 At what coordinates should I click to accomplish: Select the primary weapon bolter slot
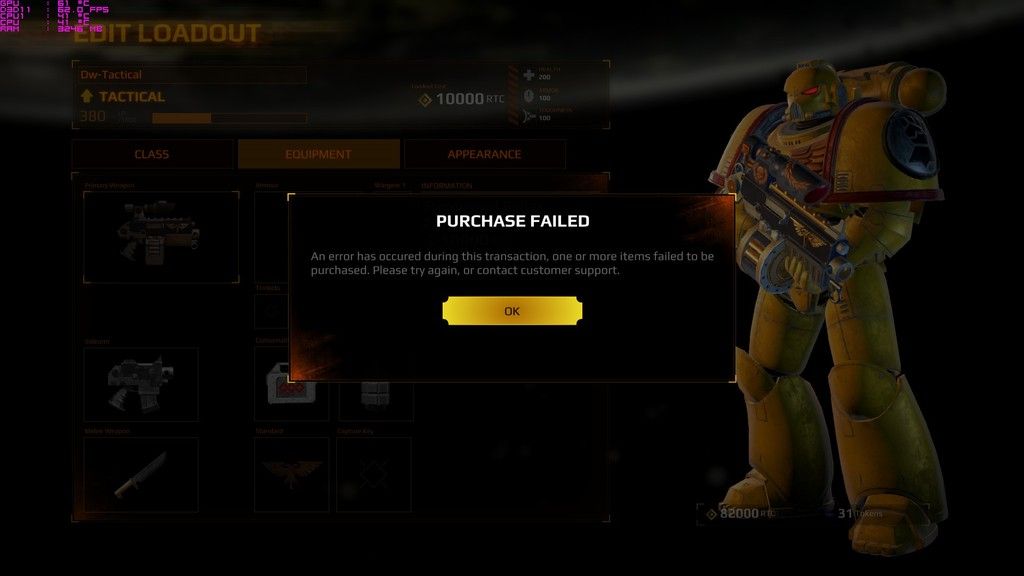[160, 237]
